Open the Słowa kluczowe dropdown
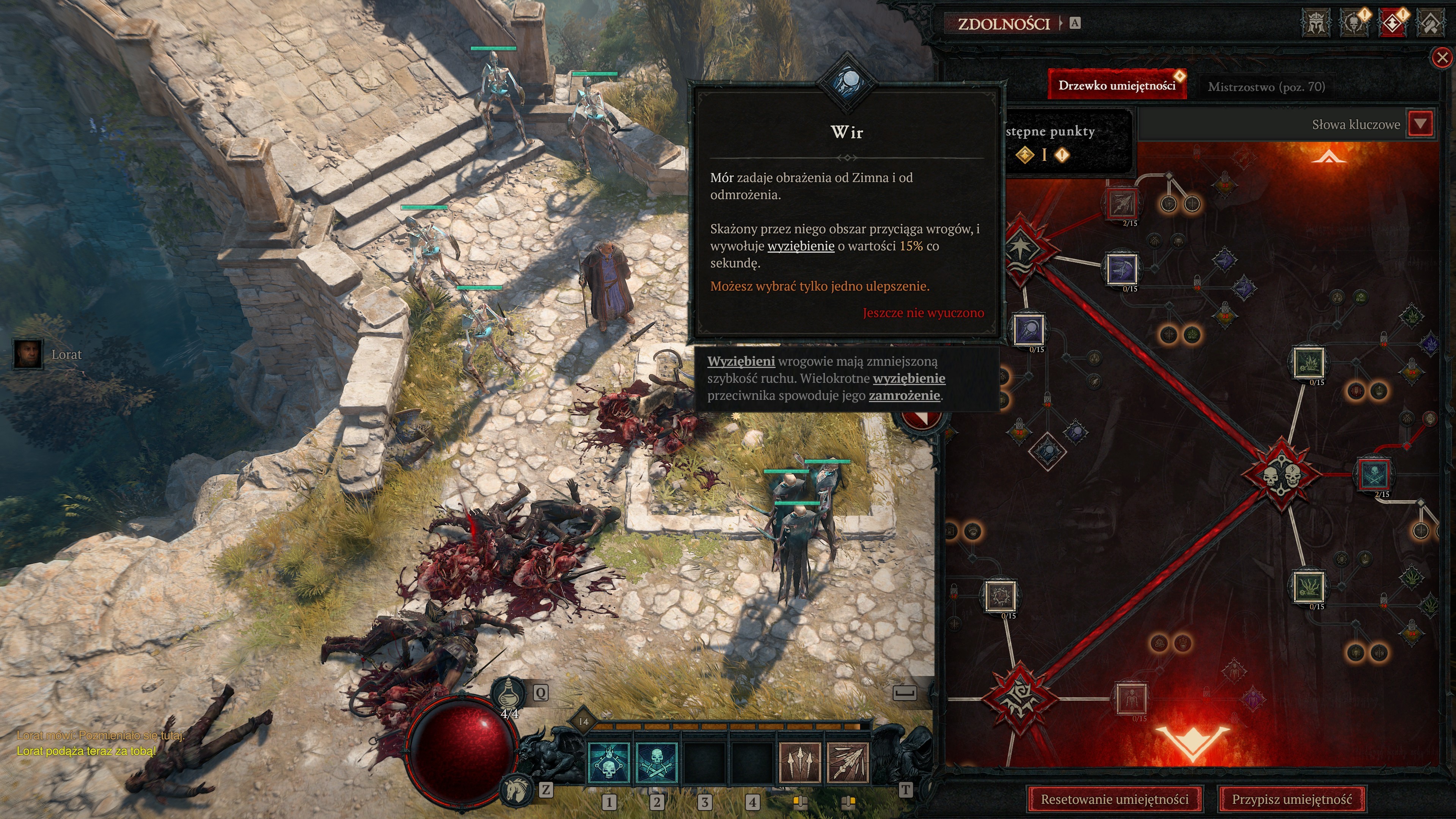This screenshot has height=819, width=1456. (1420, 124)
